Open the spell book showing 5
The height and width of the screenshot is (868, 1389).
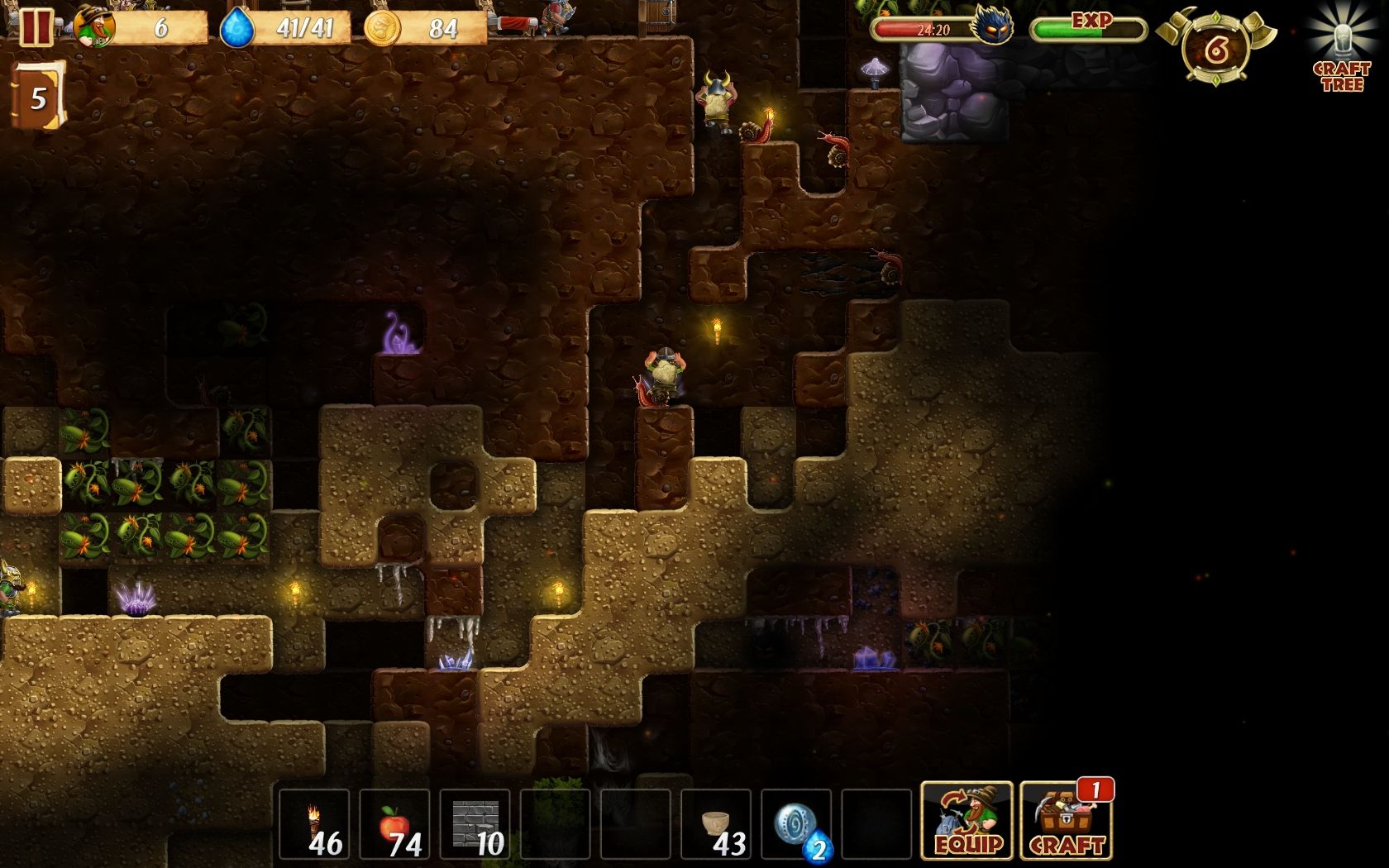point(37,98)
